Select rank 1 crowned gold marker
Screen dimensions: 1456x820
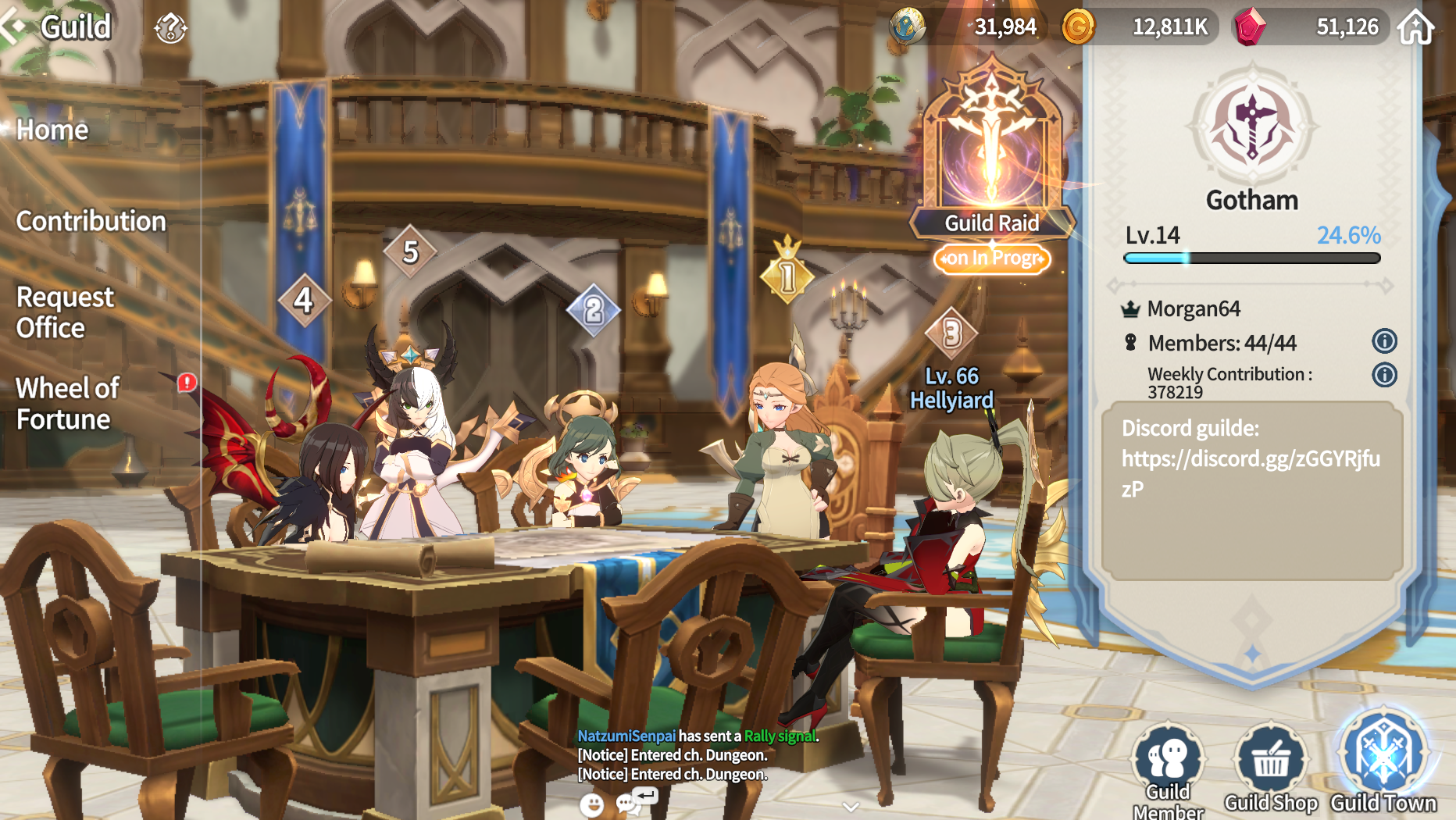click(x=787, y=275)
